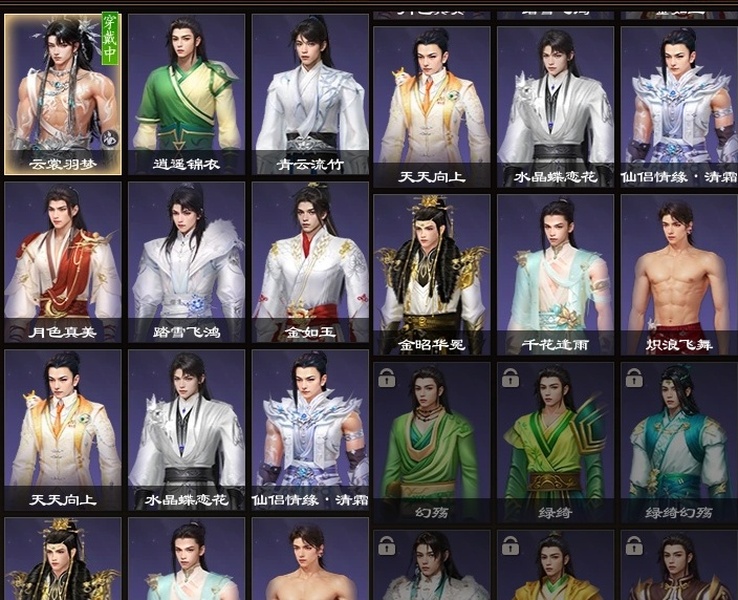Choose the 踏雪飞鸿 fur-collared costume

click(186, 262)
